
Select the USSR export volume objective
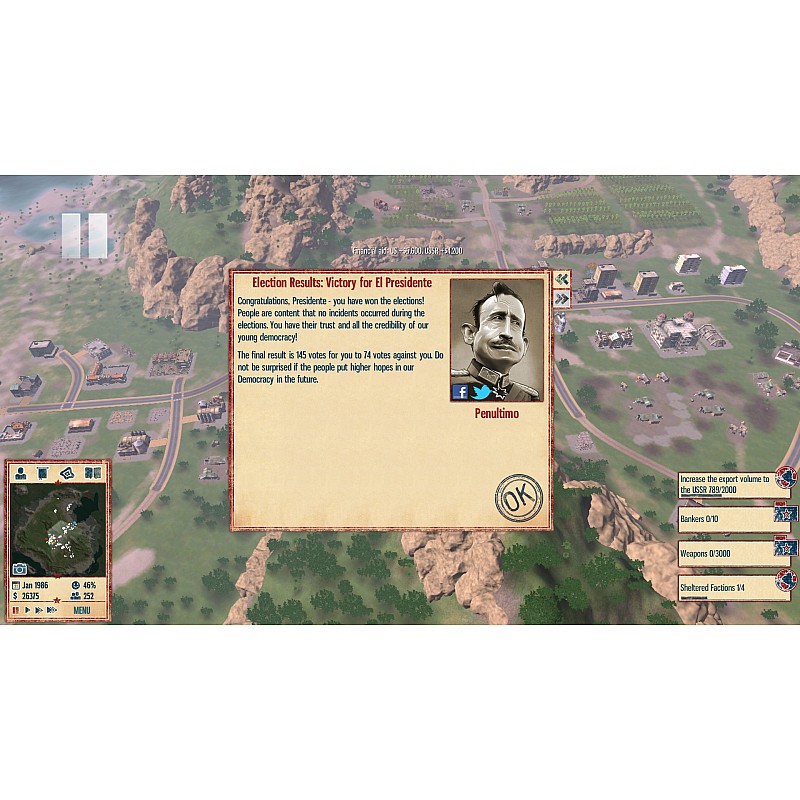point(728,485)
